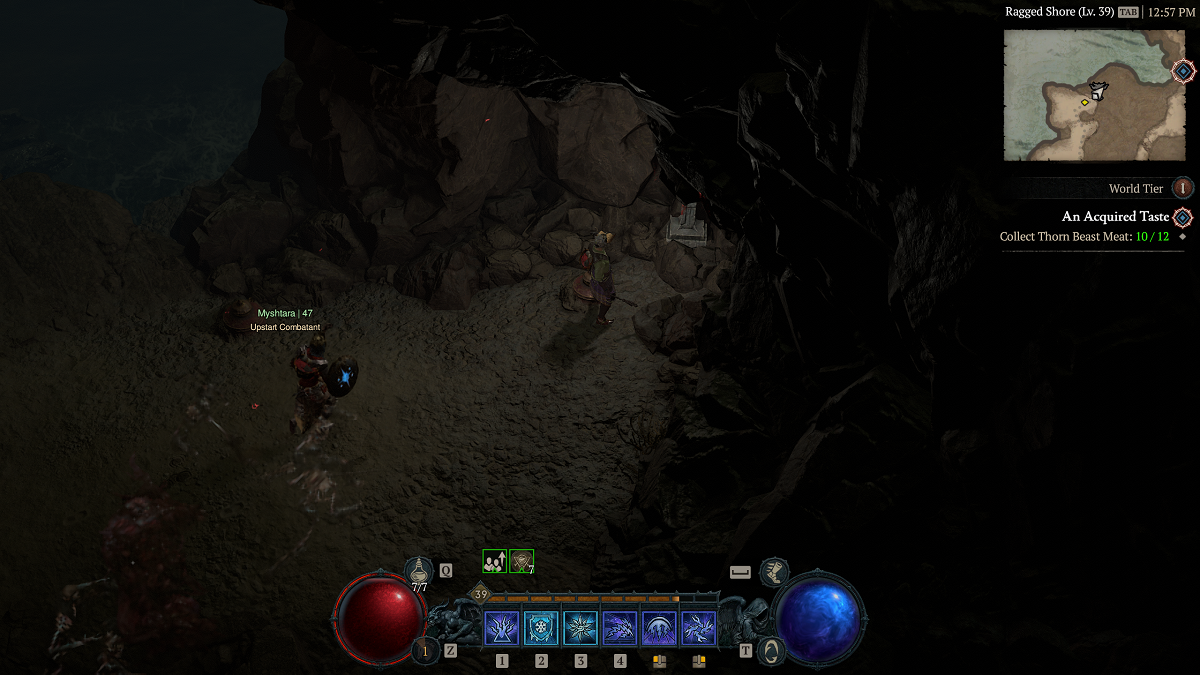Inspect the buff icon with 7 stacks
1200x675 pixels.
tap(521, 562)
